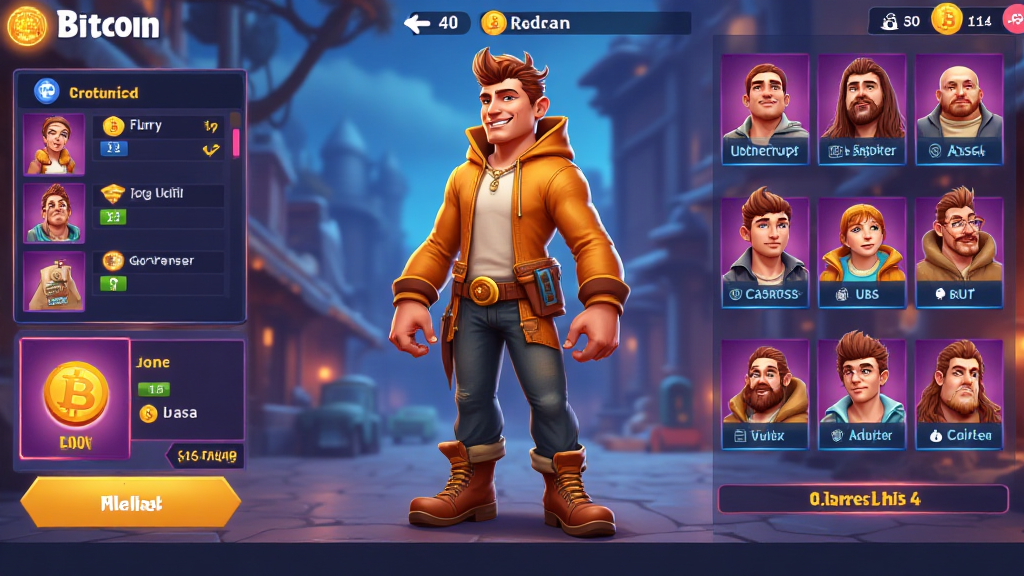Choose the Adutter character portrait
Image resolution: width=1024 pixels, height=576 pixels.
(862, 394)
